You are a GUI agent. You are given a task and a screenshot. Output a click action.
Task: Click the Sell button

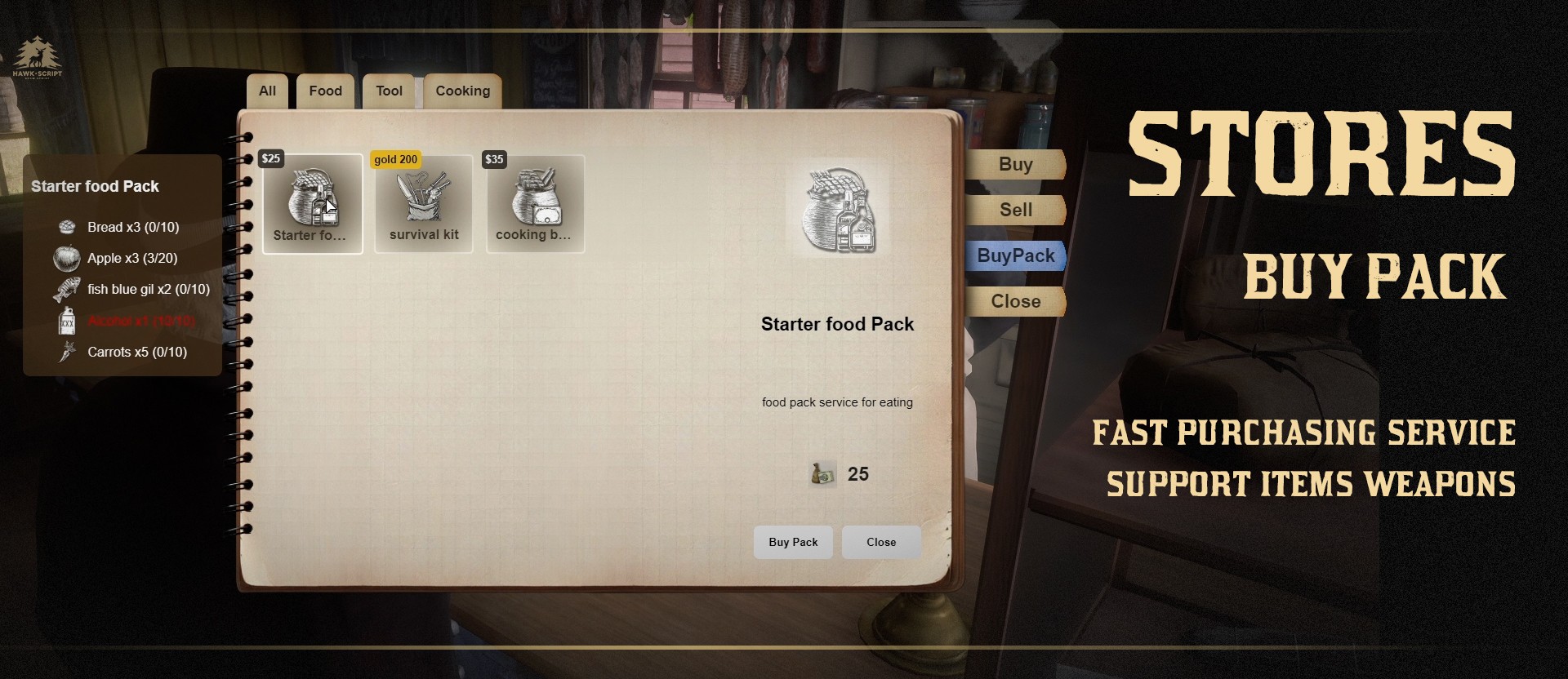tap(1014, 210)
